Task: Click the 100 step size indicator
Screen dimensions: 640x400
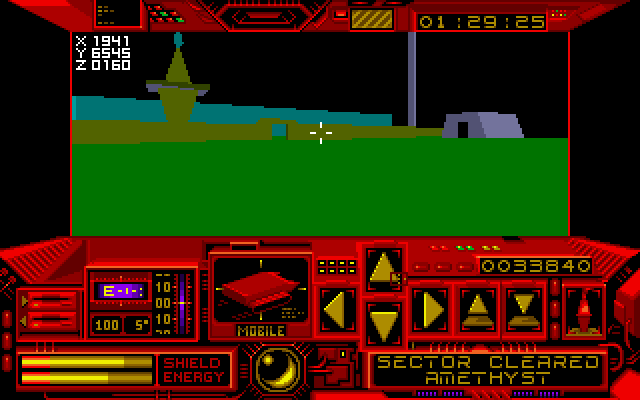Action: 106,324
